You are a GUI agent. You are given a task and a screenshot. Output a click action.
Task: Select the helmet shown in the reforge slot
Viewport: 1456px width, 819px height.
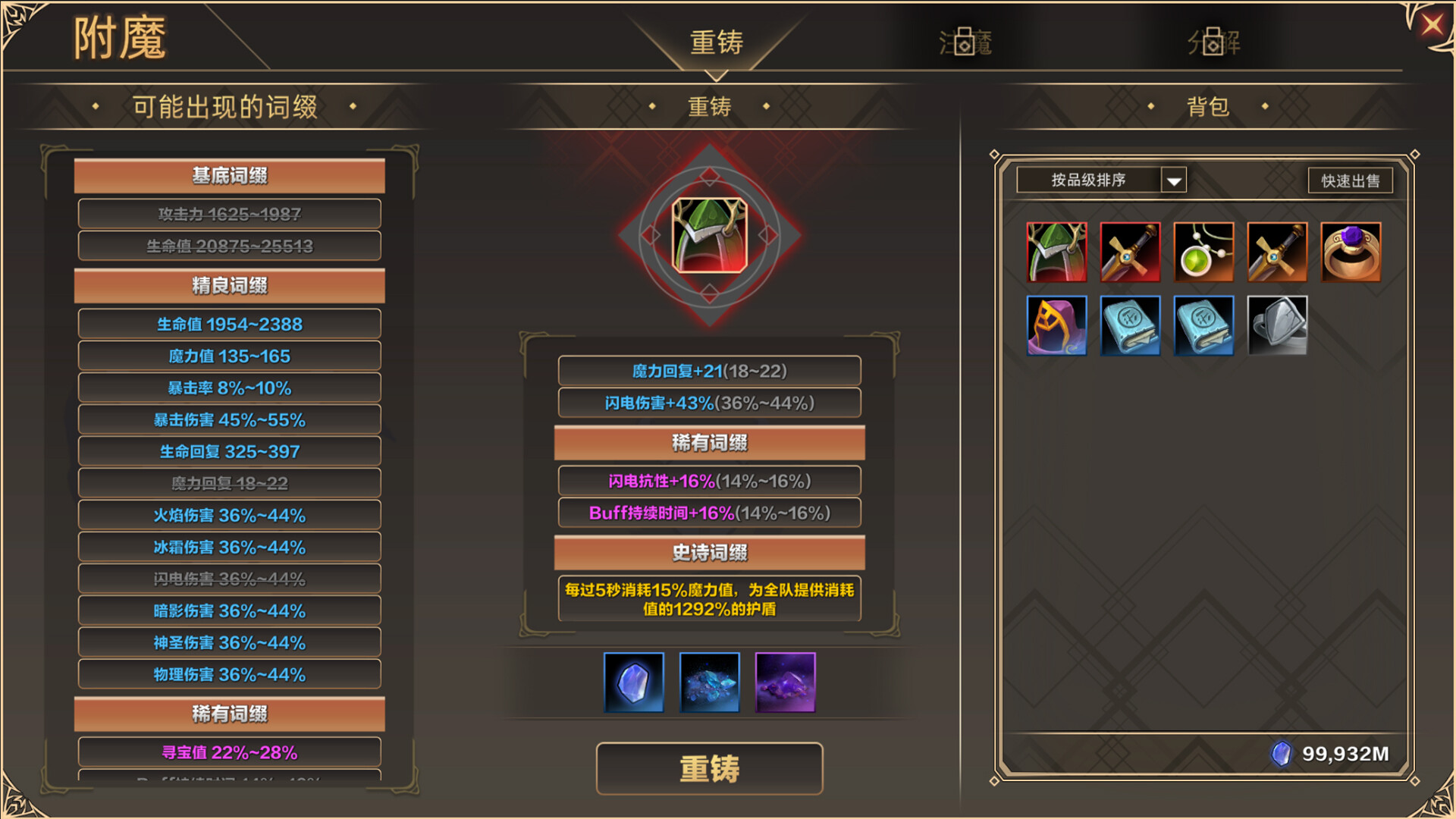coord(709,235)
